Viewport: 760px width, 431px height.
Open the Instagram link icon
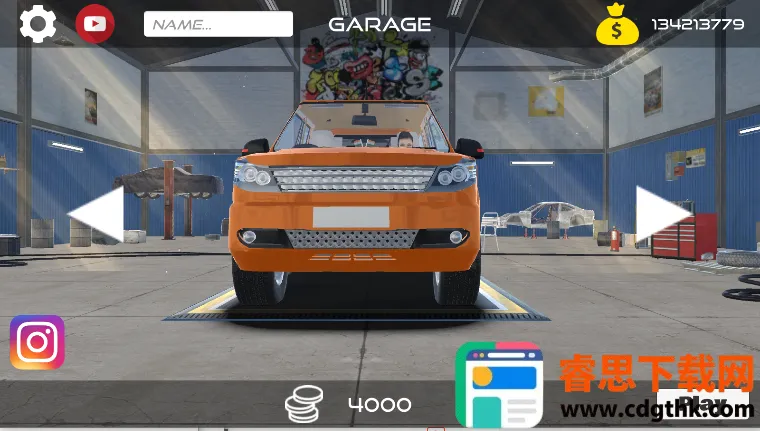coord(37,343)
